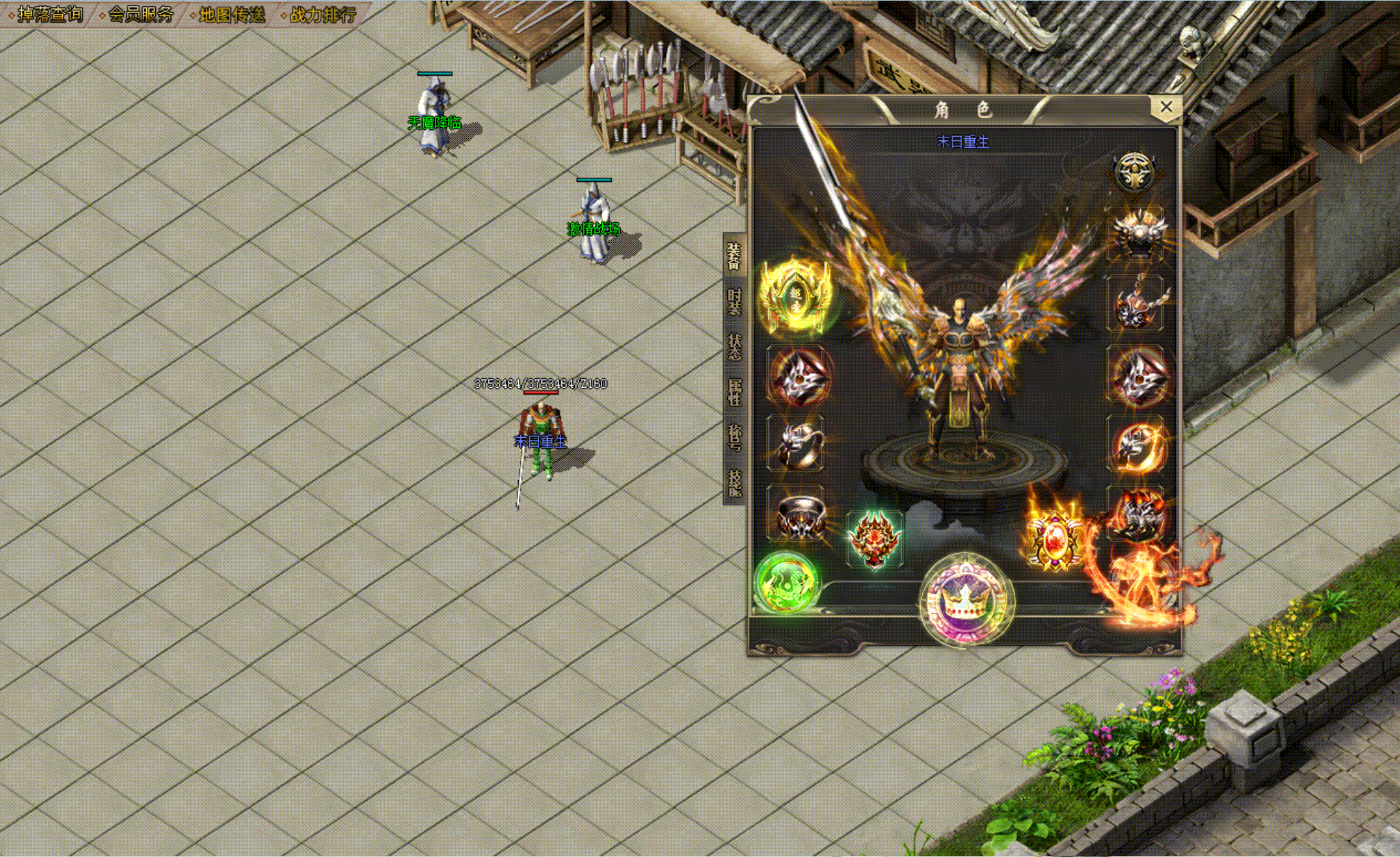Switch to the 时装 fashion tab

[x=734, y=301]
